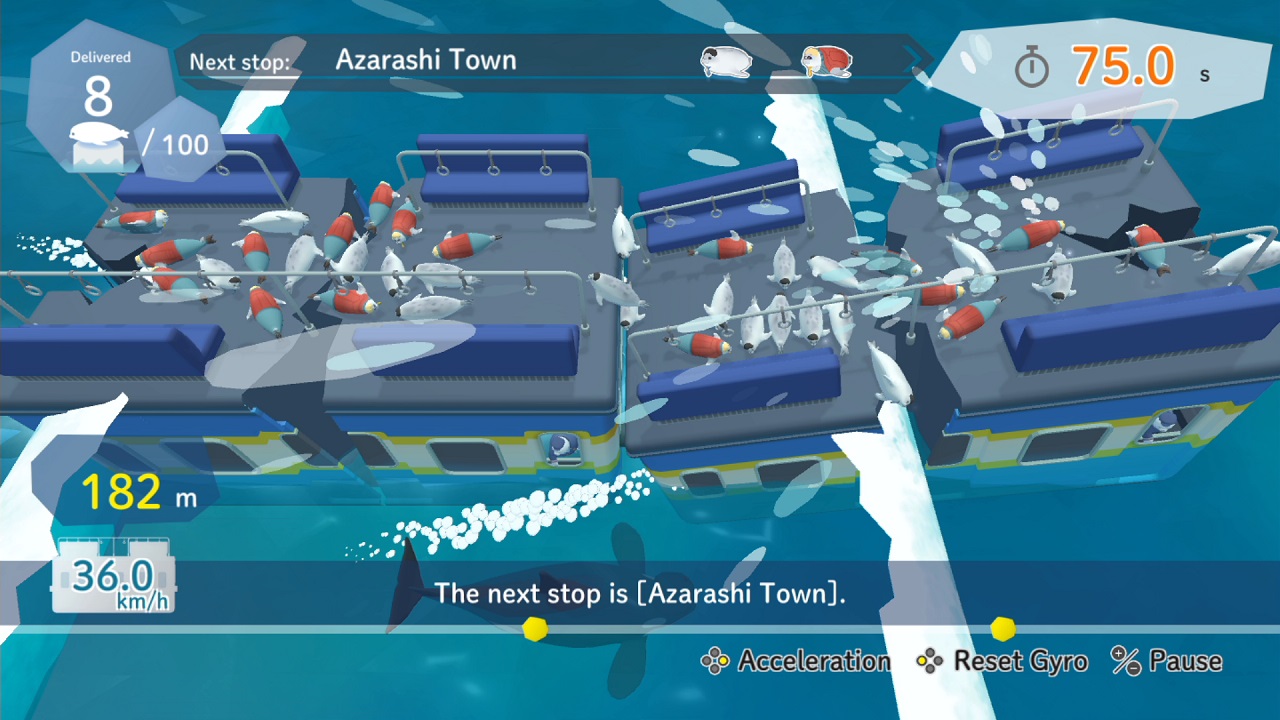The height and width of the screenshot is (720, 1280).
Task: Toggle the left yellow indicator dot
Action: (535, 629)
